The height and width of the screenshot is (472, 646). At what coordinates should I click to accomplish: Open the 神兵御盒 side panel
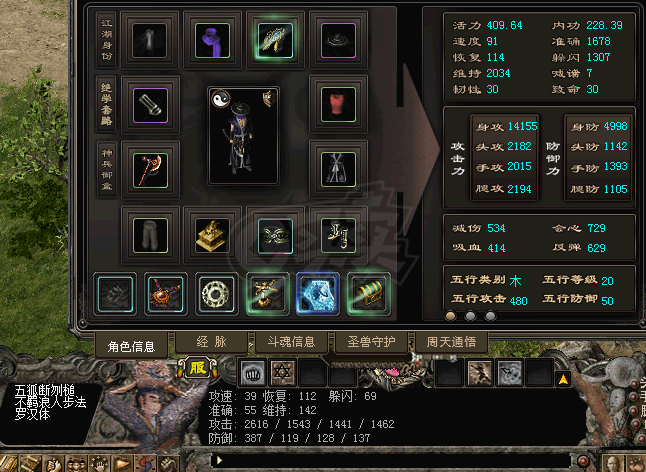pyautogui.click(x=105, y=169)
